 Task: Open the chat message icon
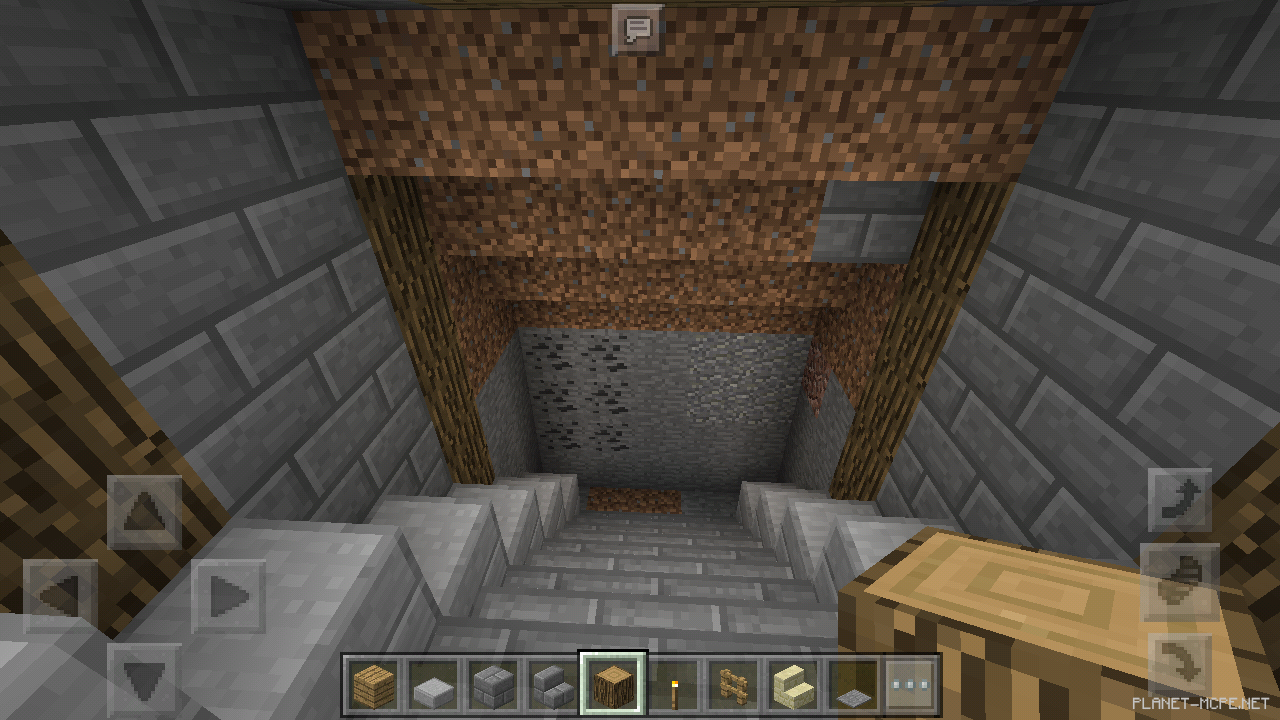pos(637,28)
